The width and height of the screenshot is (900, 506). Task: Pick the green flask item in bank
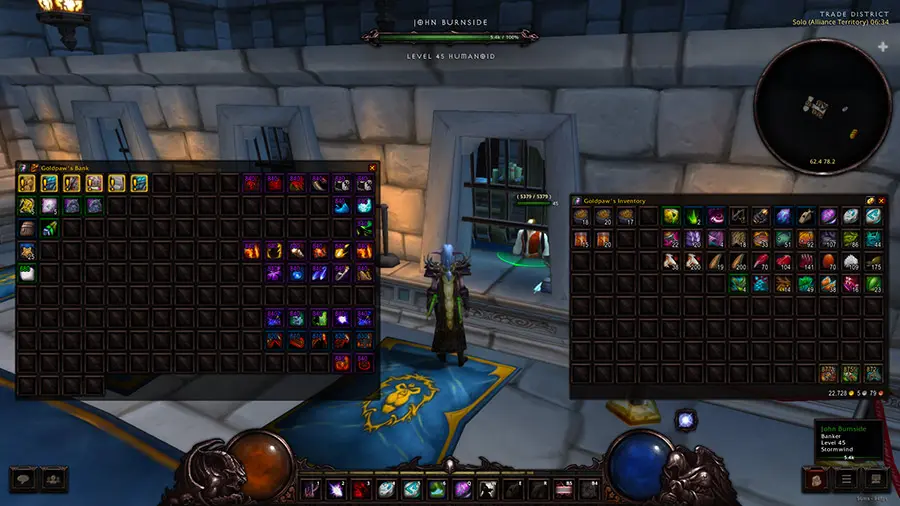(x=49, y=228)
